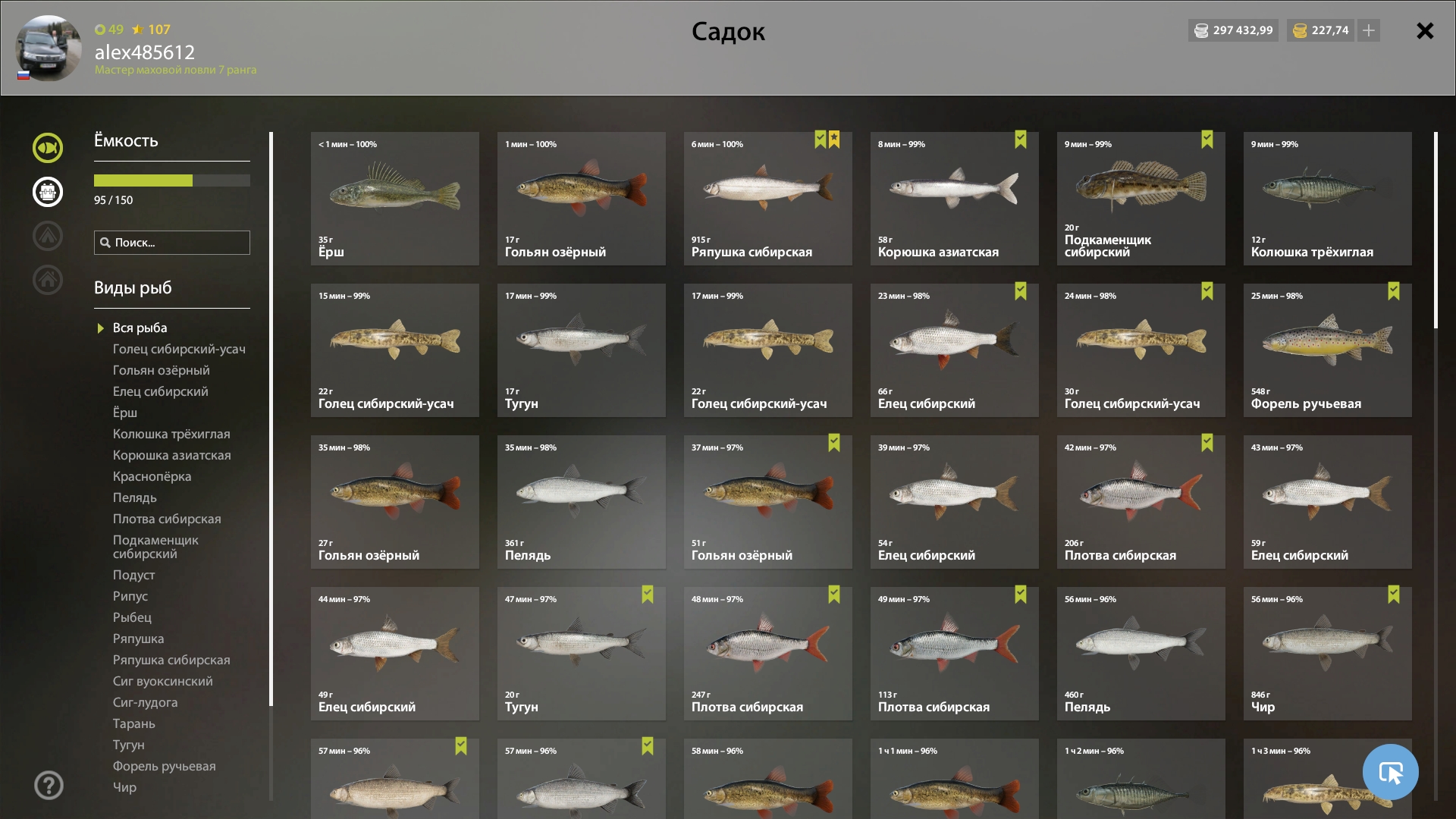Screen dimensions: 1456x819
Task: Click the plus button to add gold
Action: click(1369, 30)
